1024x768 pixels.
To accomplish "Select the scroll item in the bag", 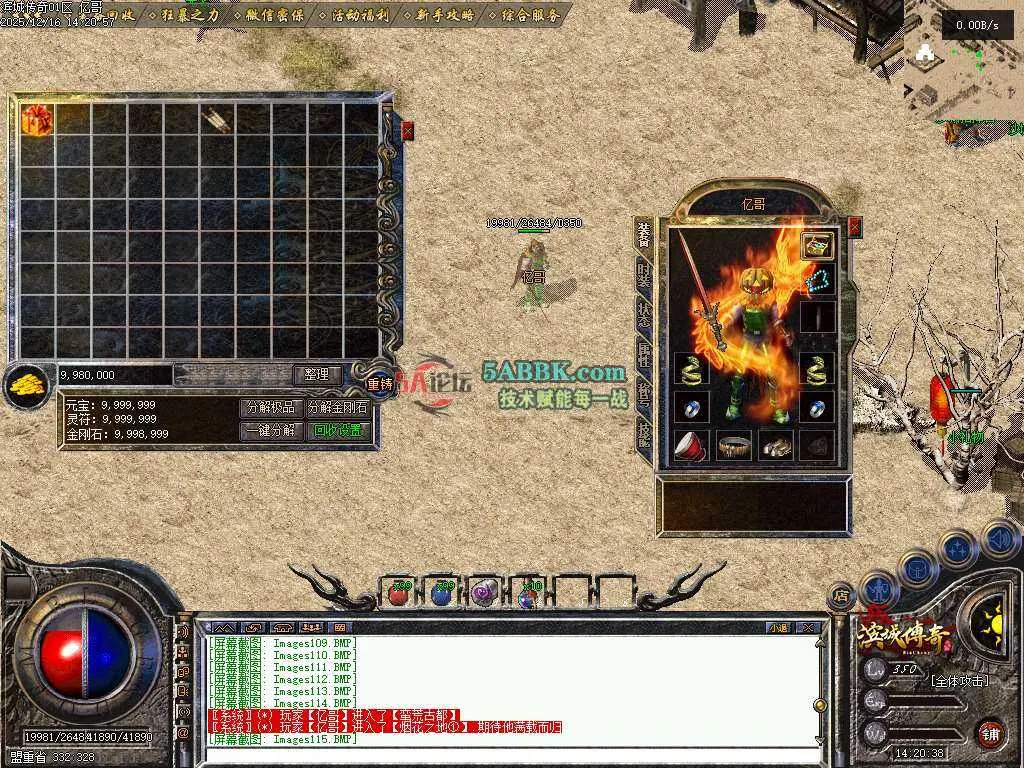I will (217, 119).
